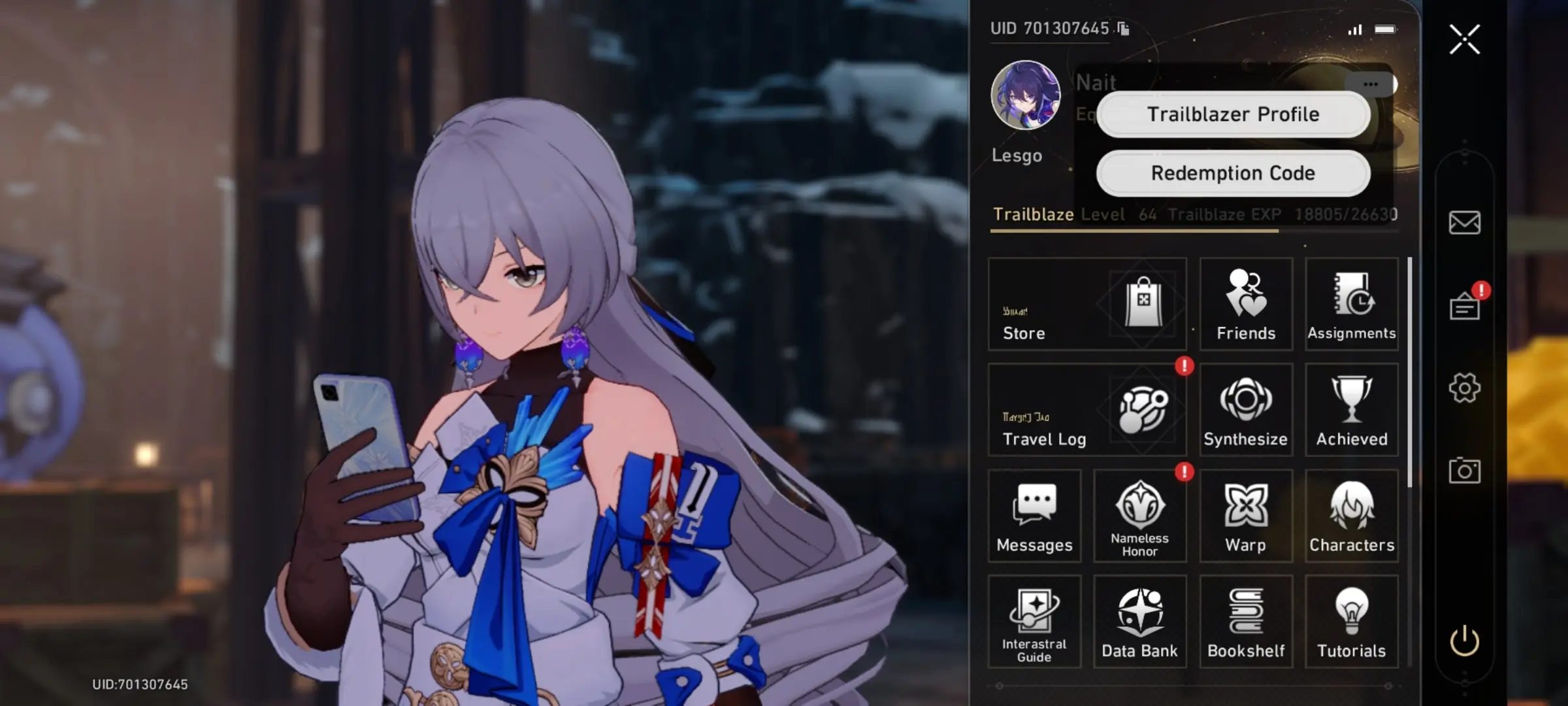Select the Synthesize tile

1246,410
